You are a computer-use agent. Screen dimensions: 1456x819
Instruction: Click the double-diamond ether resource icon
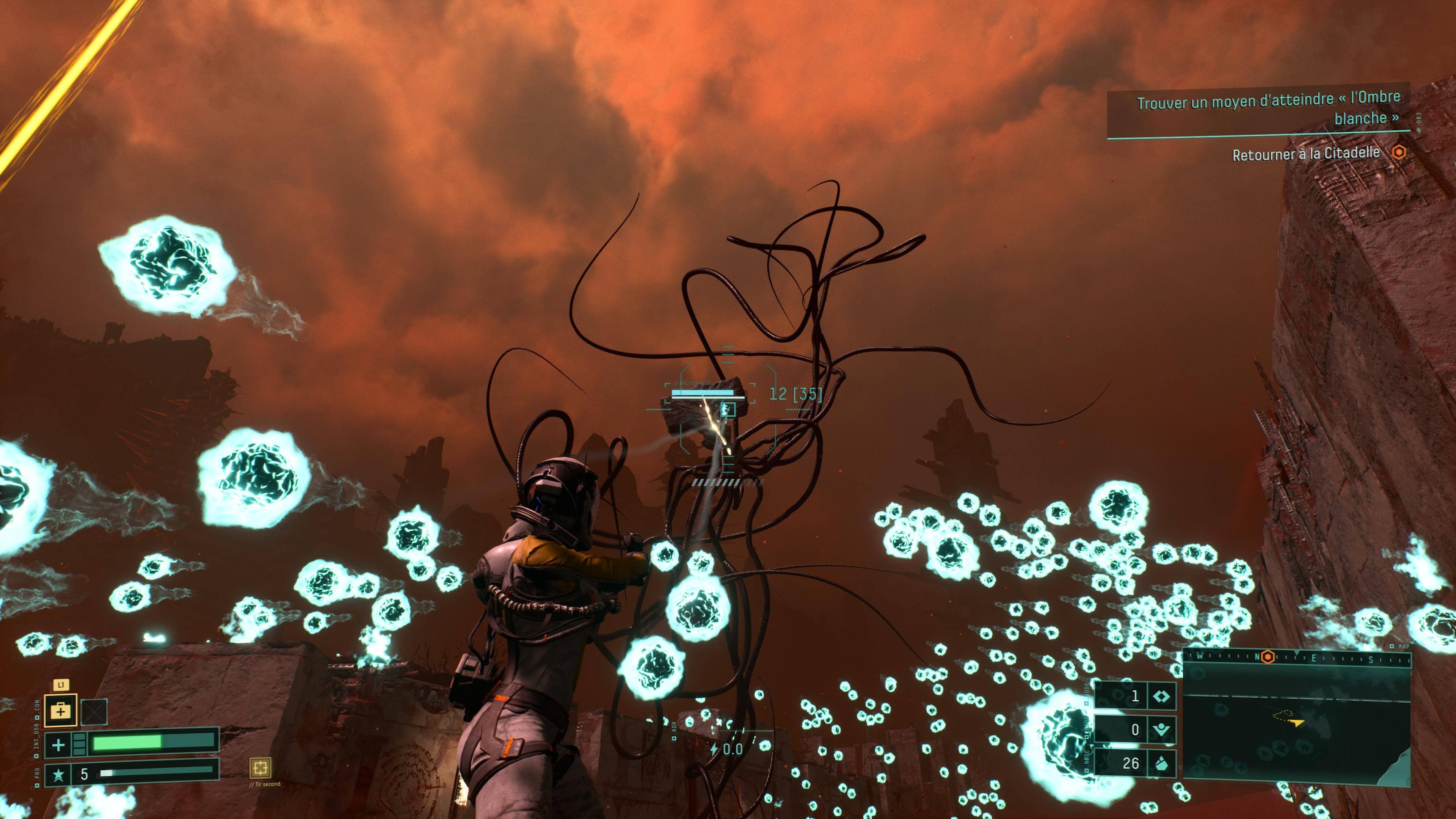(1161, 697)
